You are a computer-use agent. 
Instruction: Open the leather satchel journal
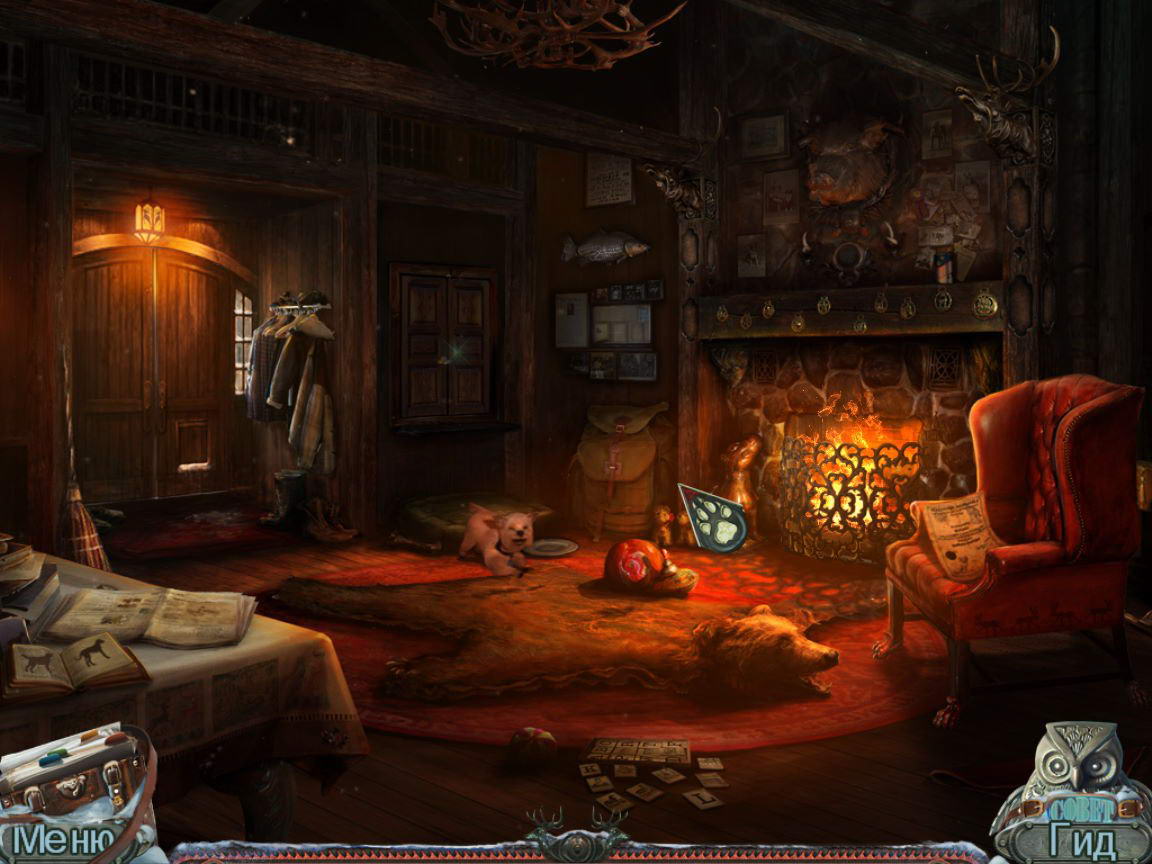coord(72,772)
